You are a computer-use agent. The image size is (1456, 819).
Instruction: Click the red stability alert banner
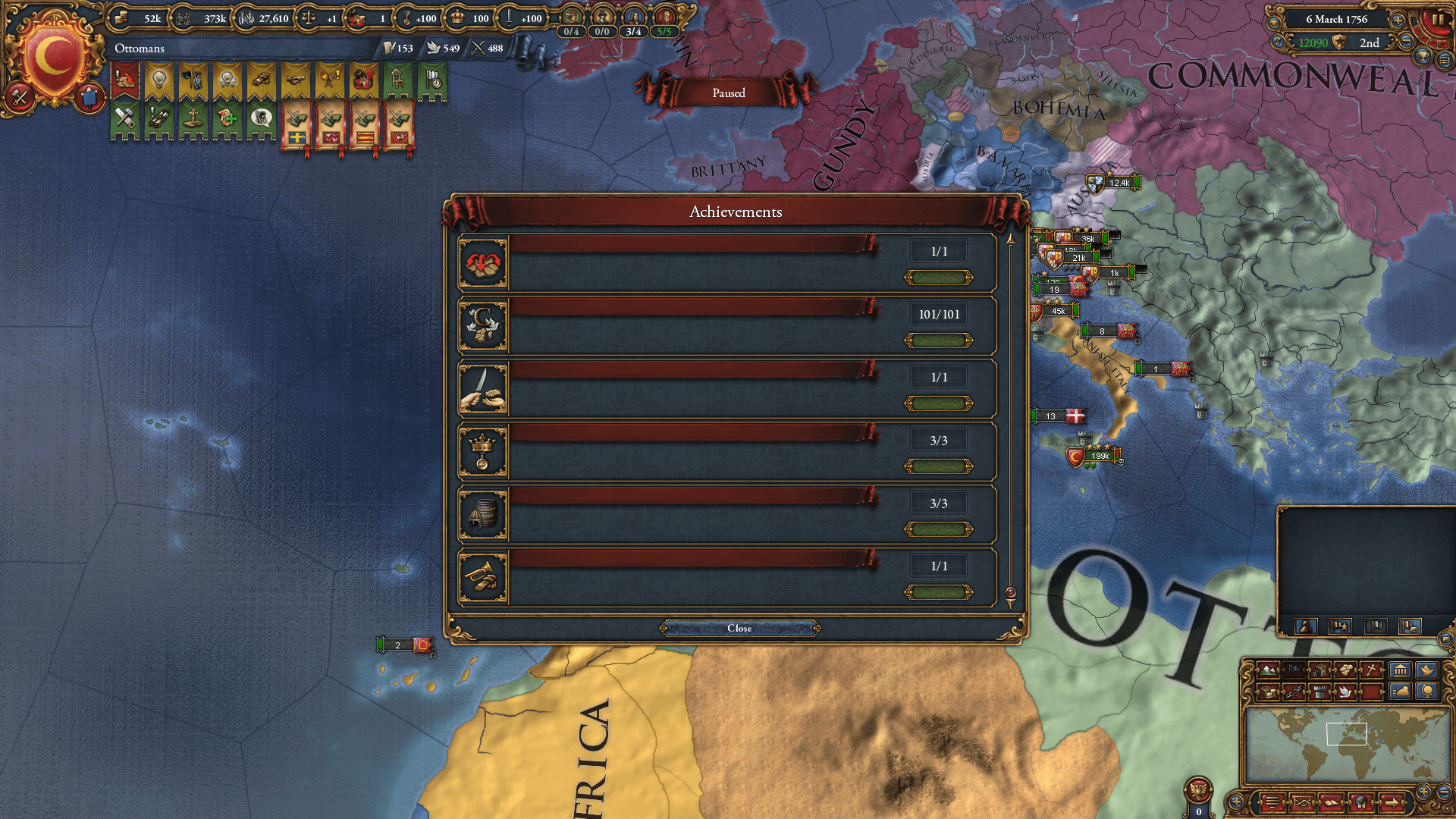tap(124, 80)
